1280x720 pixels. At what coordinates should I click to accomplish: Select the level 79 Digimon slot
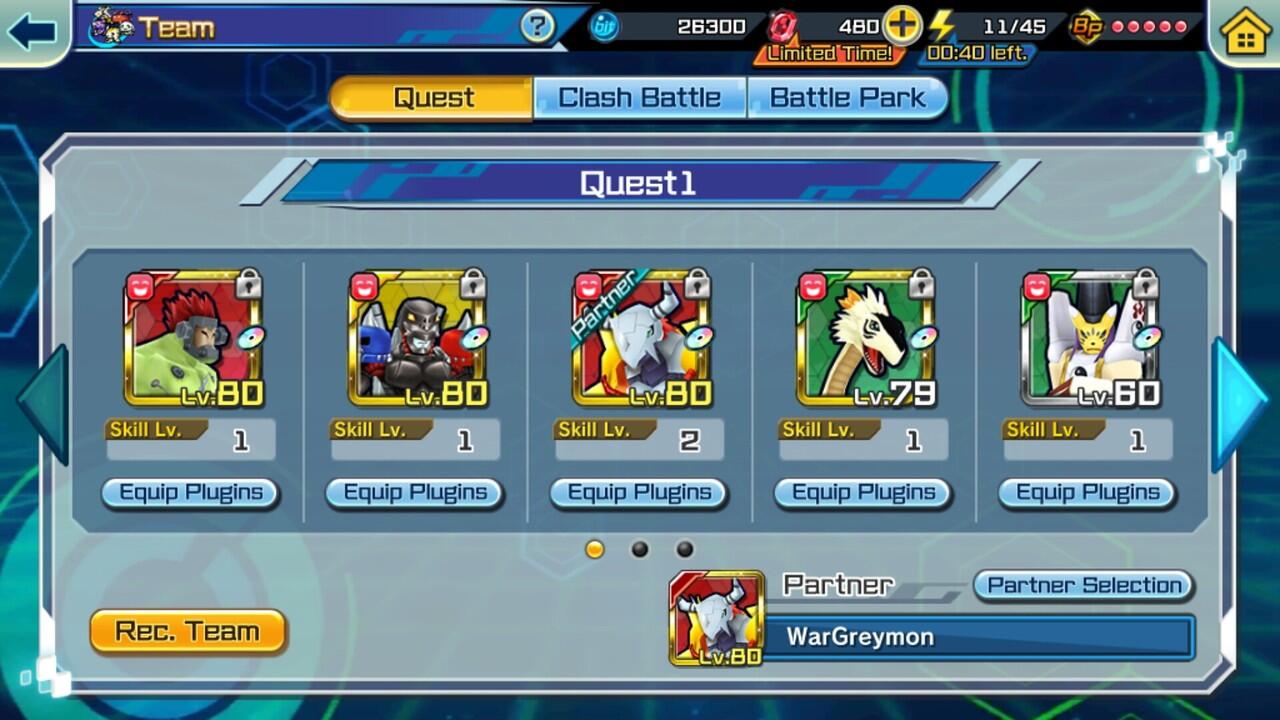(866, 340)
